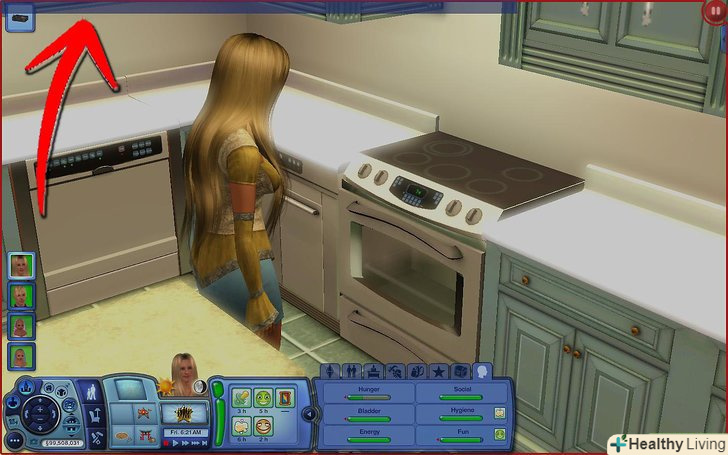Open the Needs tab in the Sim panel
Viewport: 728px width, 455px height.
pyautogui.click(x=483, y=372)
